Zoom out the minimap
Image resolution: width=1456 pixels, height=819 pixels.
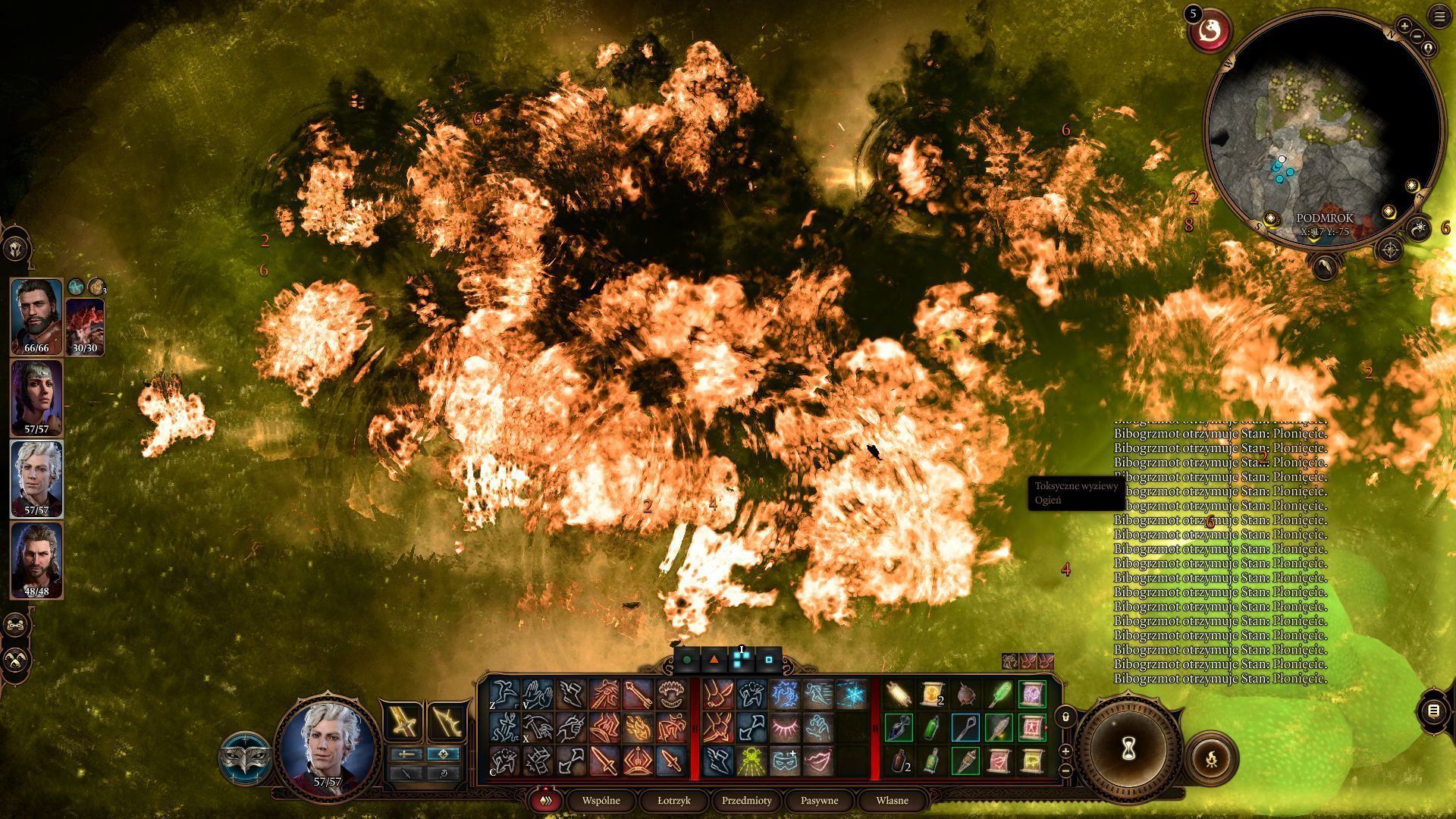(x=1417, y=37)
